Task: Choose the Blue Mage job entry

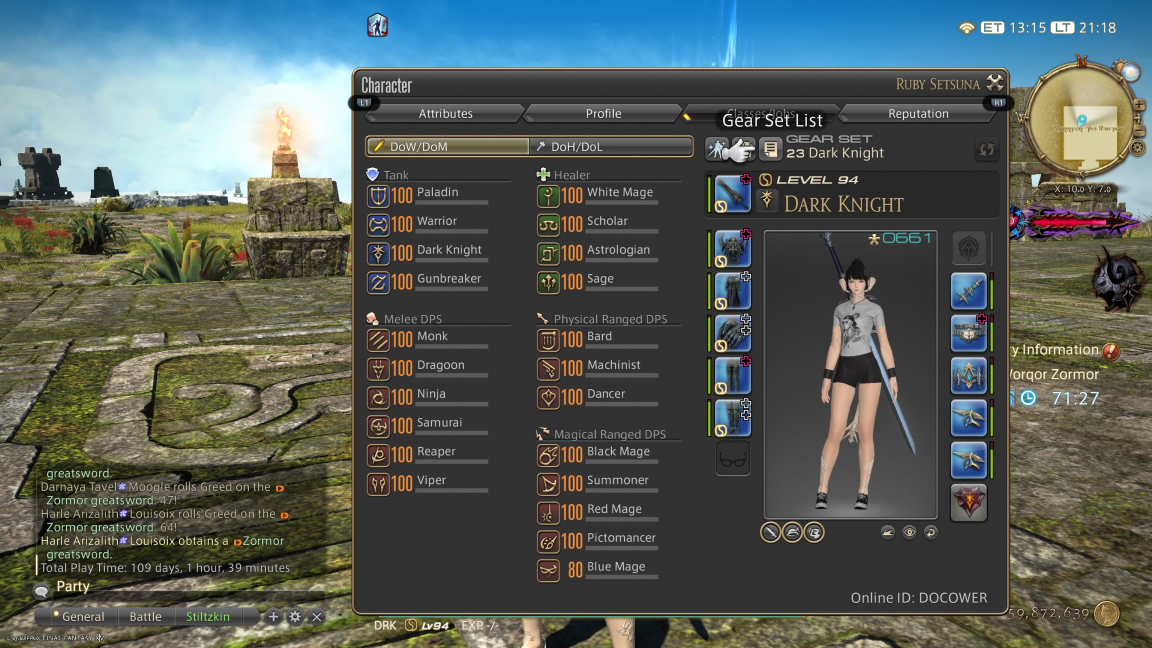Action: pos(615,568)
